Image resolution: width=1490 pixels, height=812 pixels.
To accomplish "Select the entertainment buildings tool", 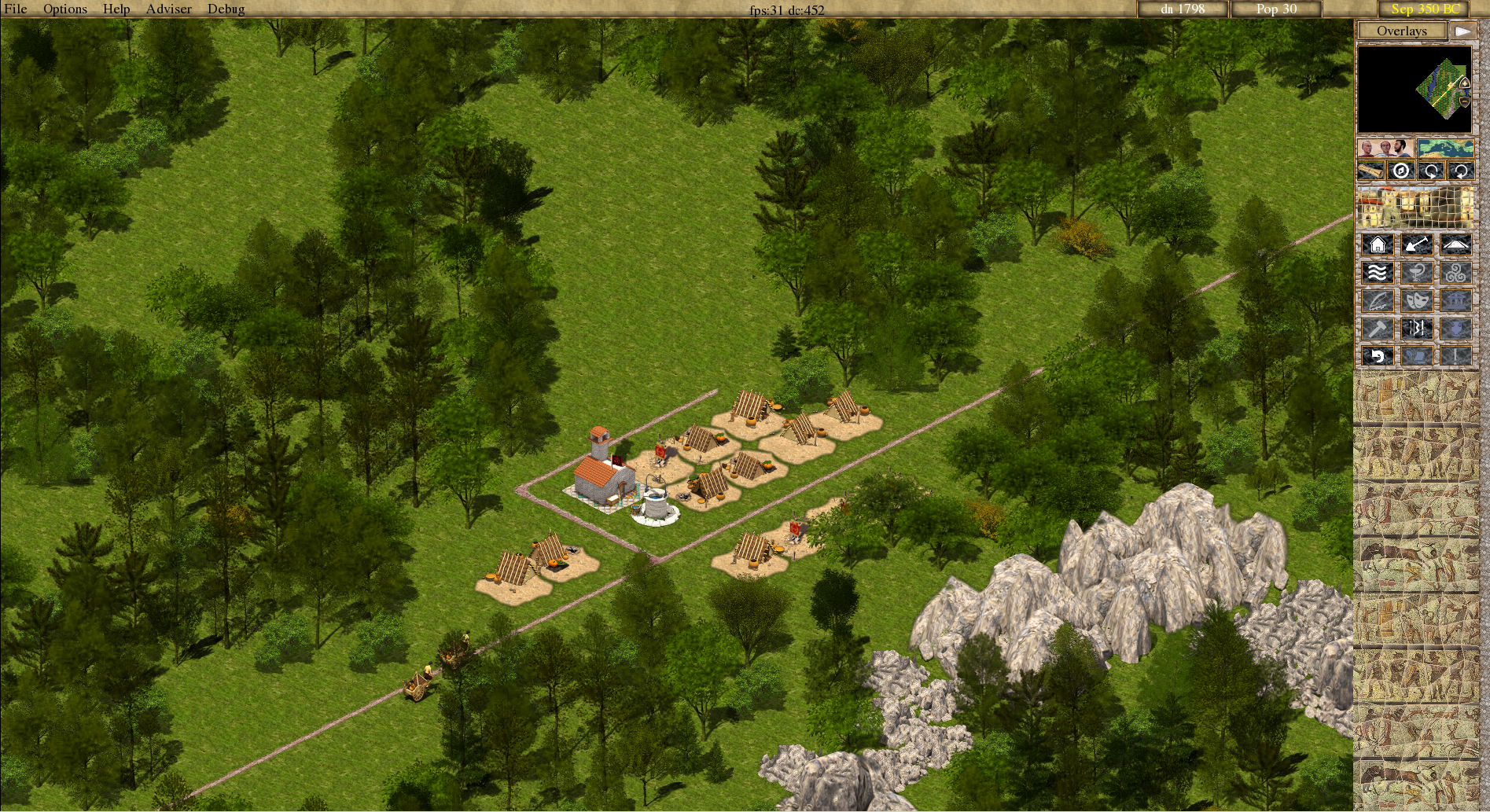I will click(x=1418, y=300).
